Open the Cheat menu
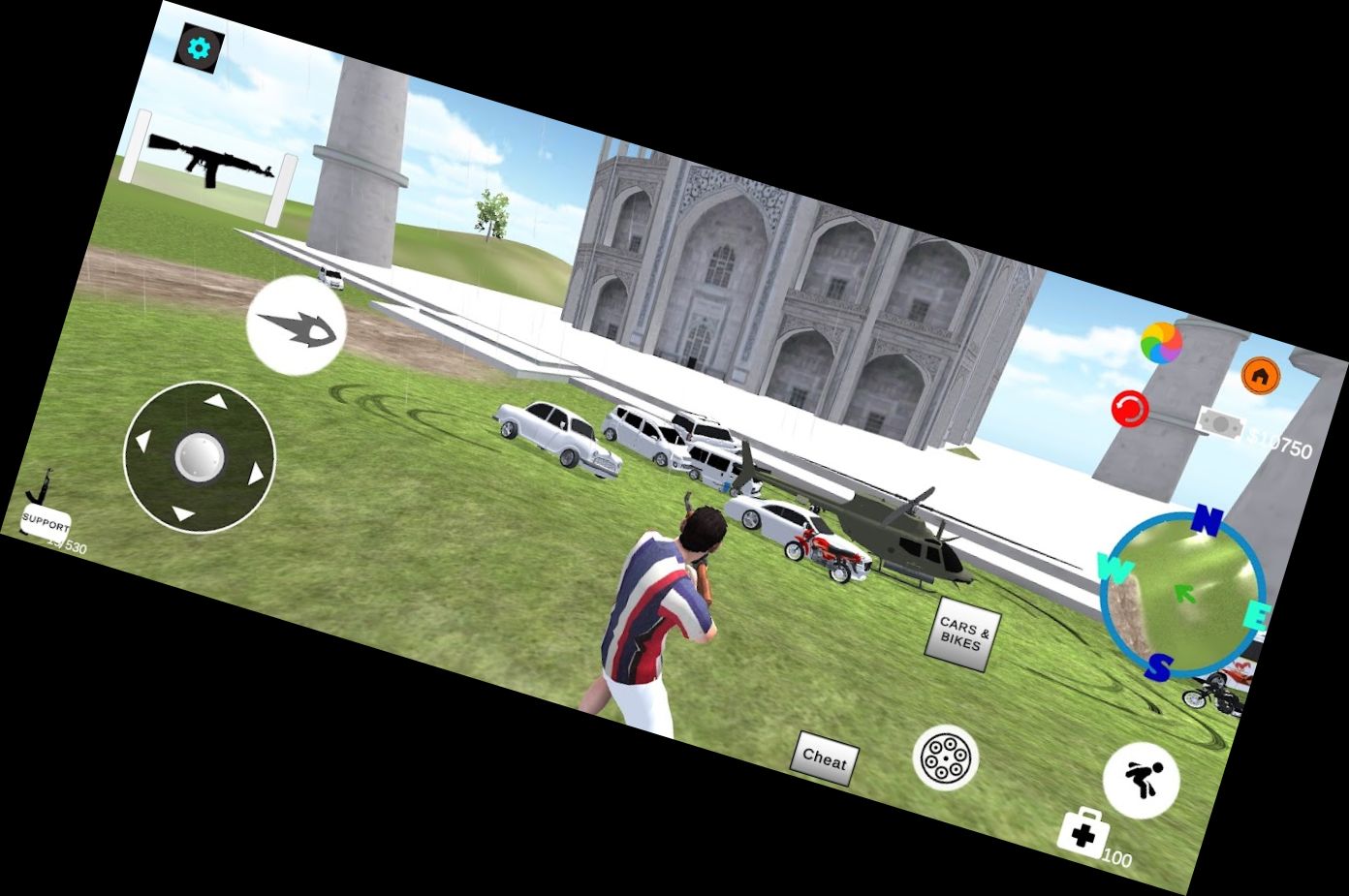The height and width of the screenshot is (896, 1349). (825, 758)
